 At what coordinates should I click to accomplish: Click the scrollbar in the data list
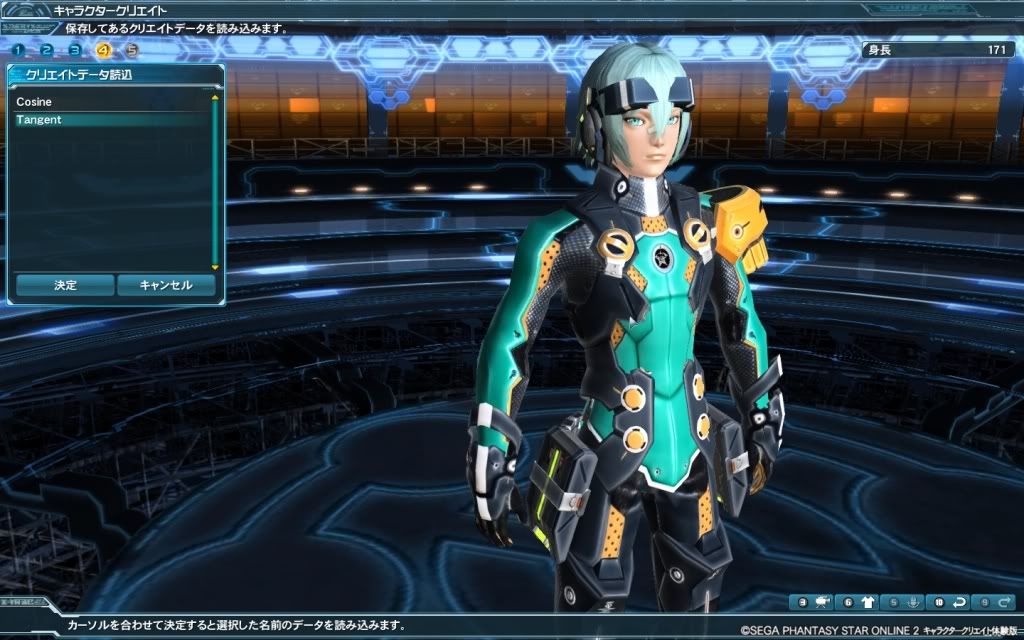pos(214,180)
